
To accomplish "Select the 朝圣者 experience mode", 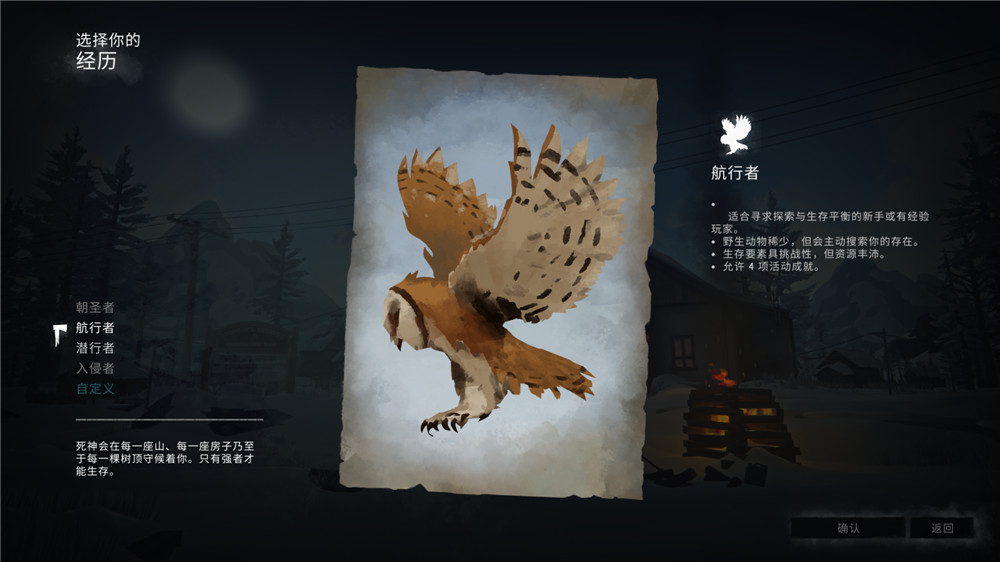I will point(95,307).
